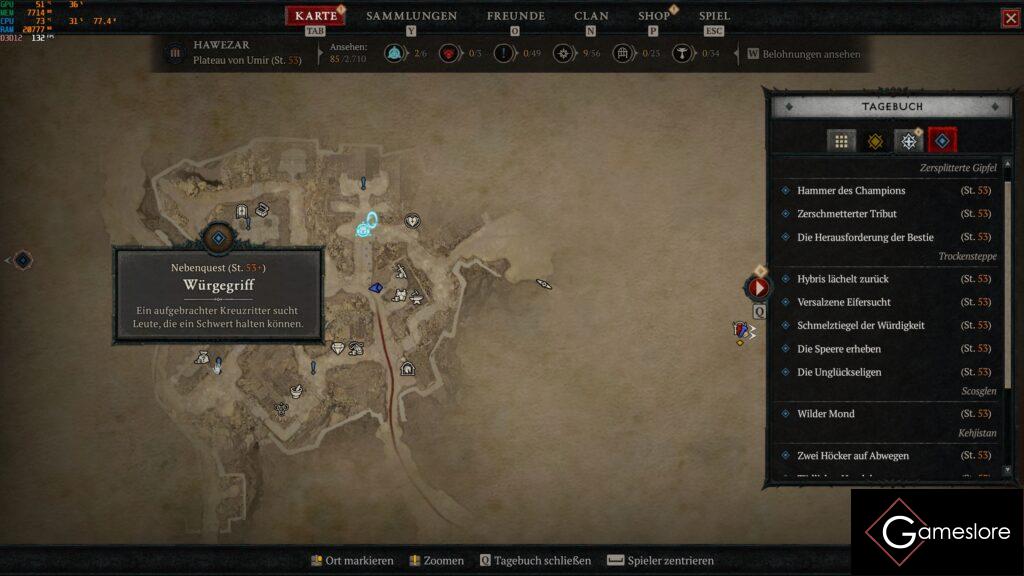Screen dimensions: 1024x576
Task: Select the quest Hammer des Champions
Action: [x=851, y=190]
